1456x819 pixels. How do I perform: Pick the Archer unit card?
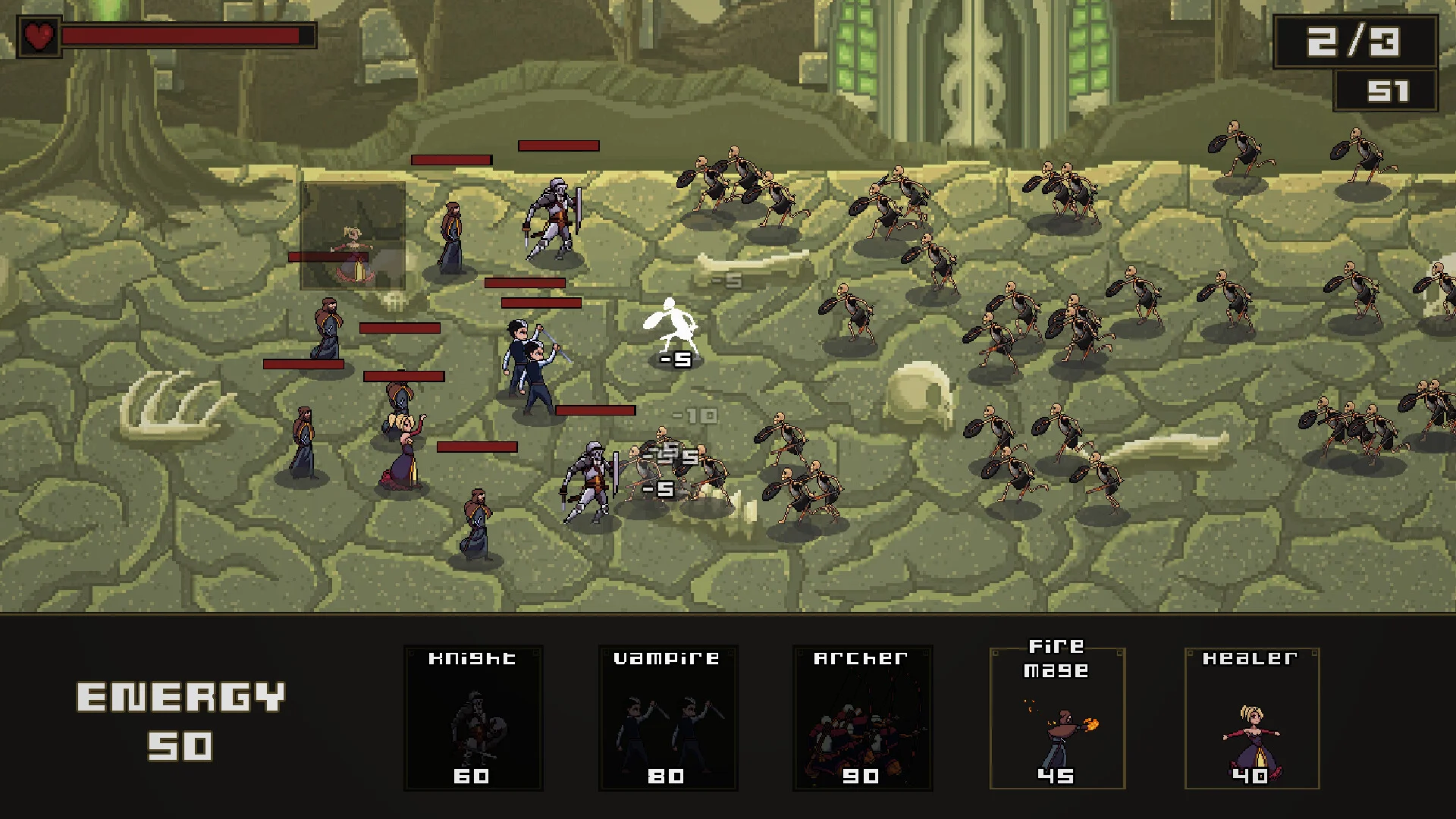click(x=862, y=717)
